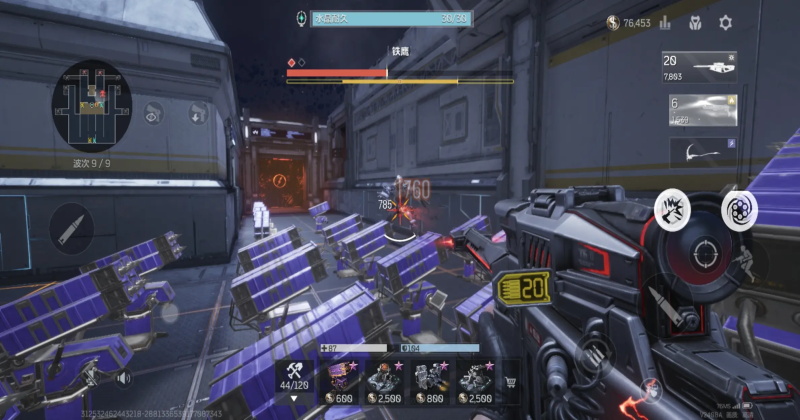Toggle the speaker sound icon
Image resolution: width=800 pixels, height=420 pixels.
coord(125,379)
